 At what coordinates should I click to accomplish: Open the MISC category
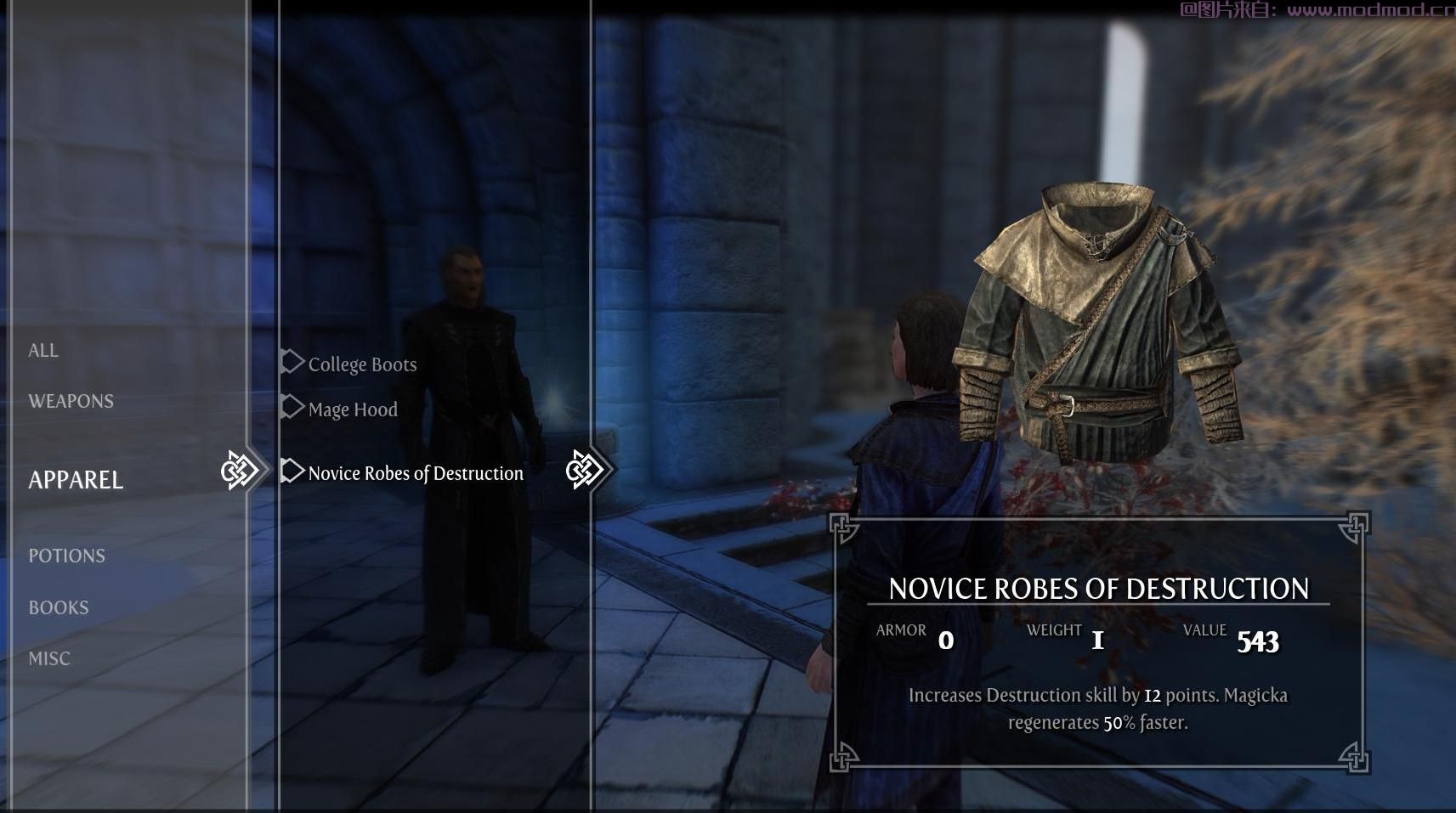(x=49, y=658)
